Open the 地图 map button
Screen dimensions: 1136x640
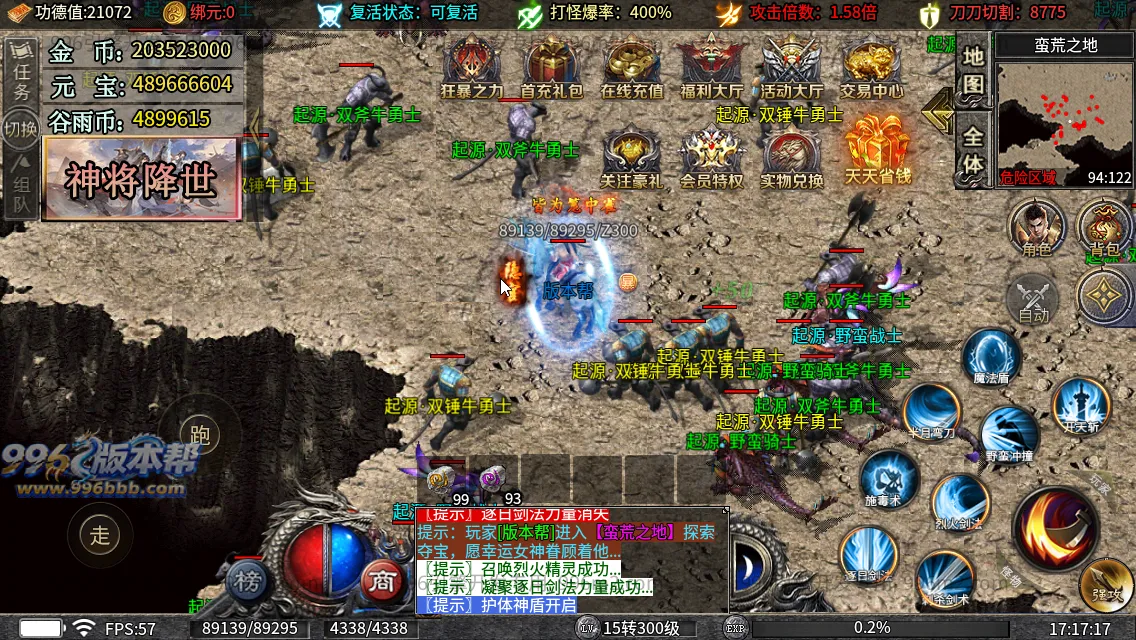pyautogui.click(x=973, y=70)
